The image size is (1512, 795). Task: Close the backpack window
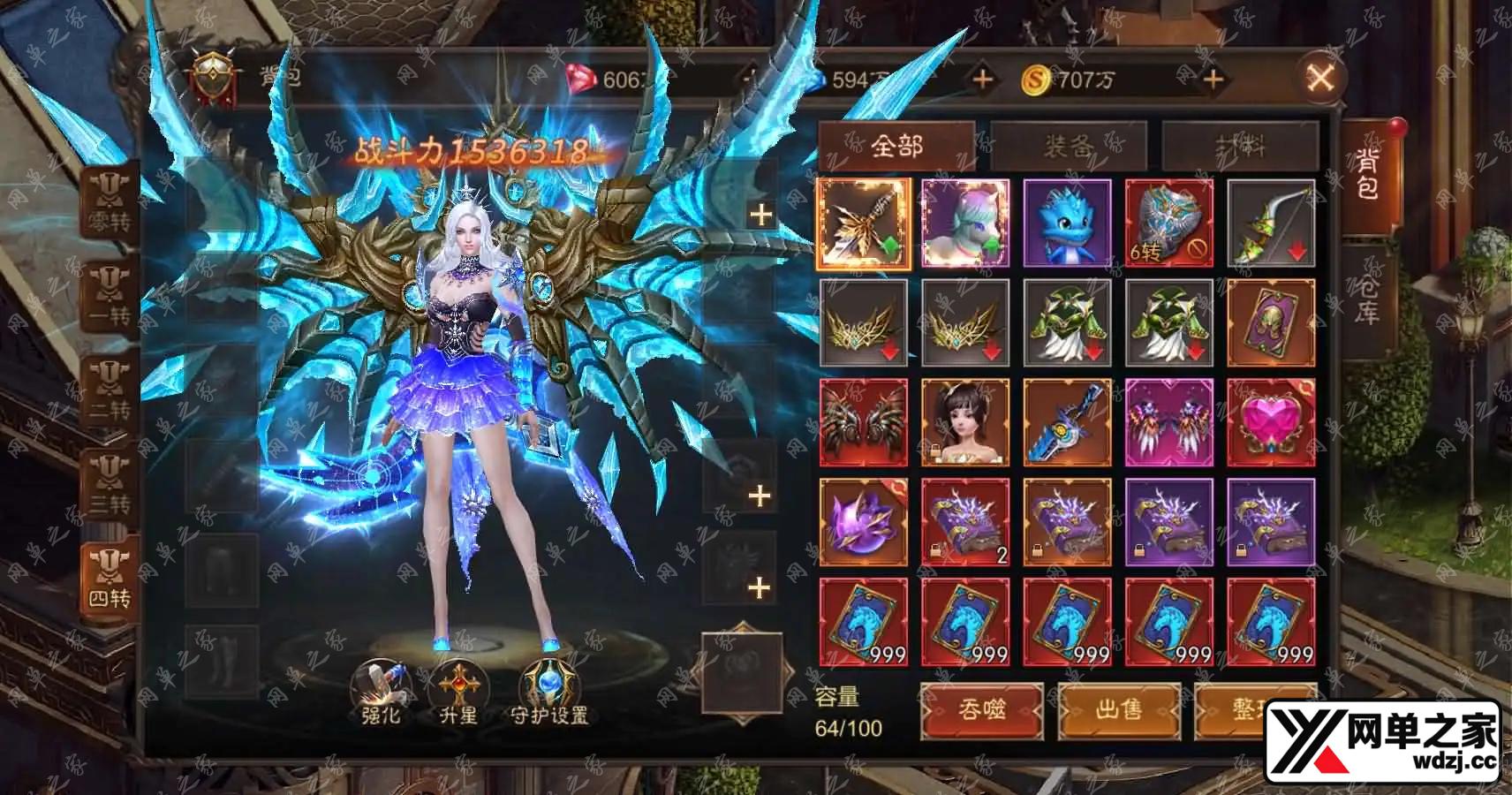click(x=1320, y=79)
